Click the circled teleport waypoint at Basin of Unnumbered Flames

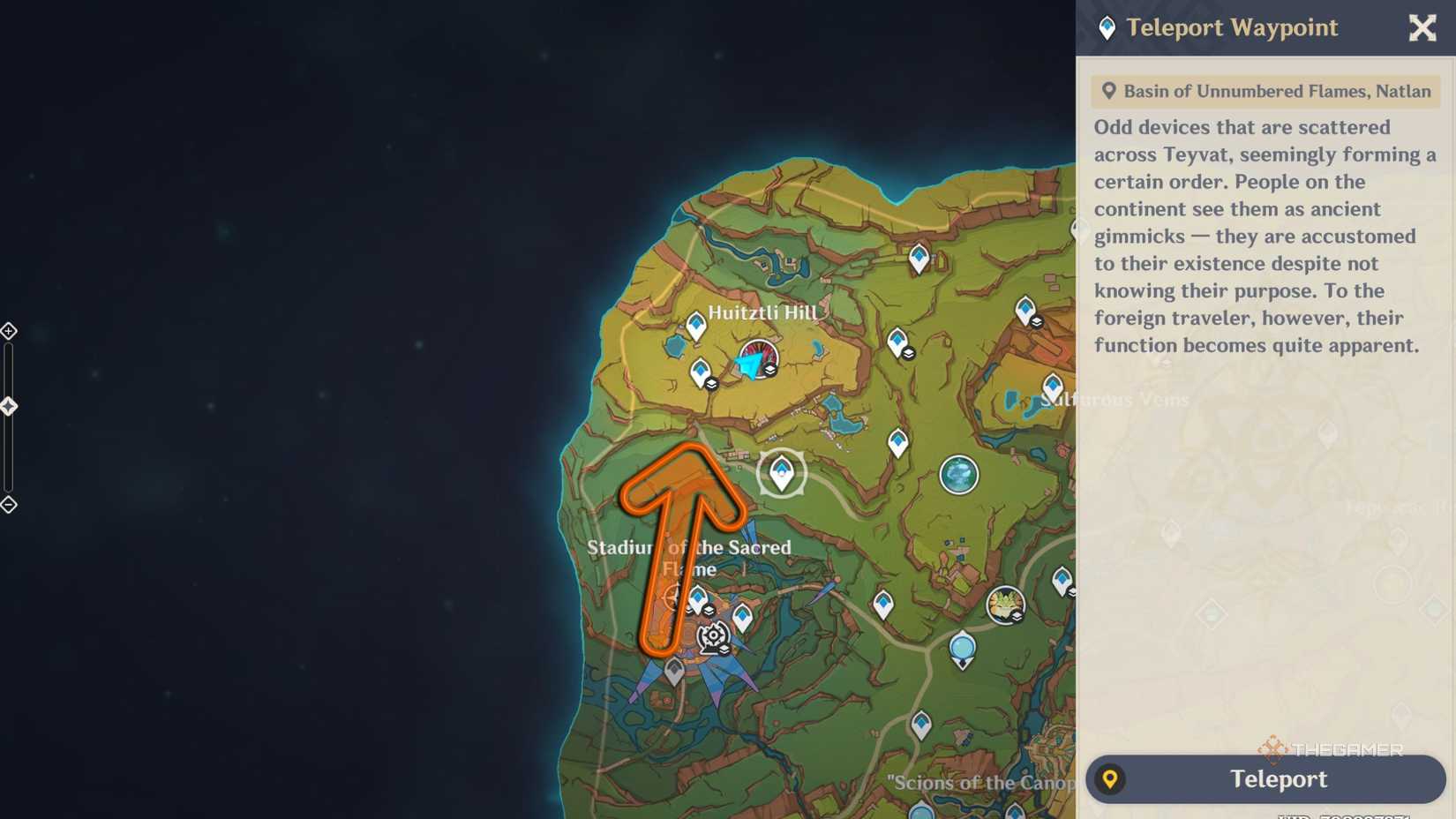tap(782, 473)
